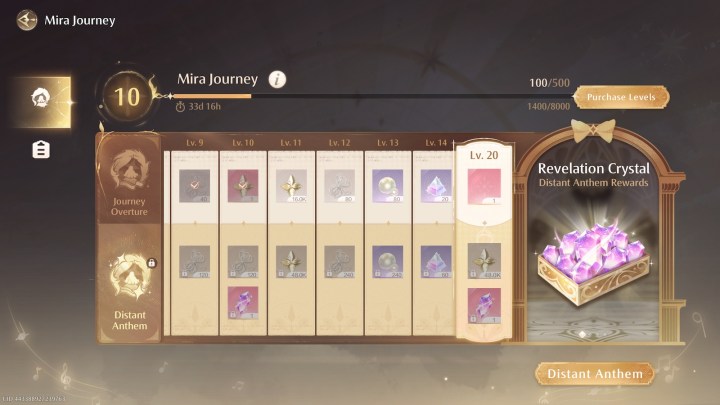Viewport: 720px width, 405px height.
Task: Unlock the Distant Anthem pass
Action: [x=594, y=374]
